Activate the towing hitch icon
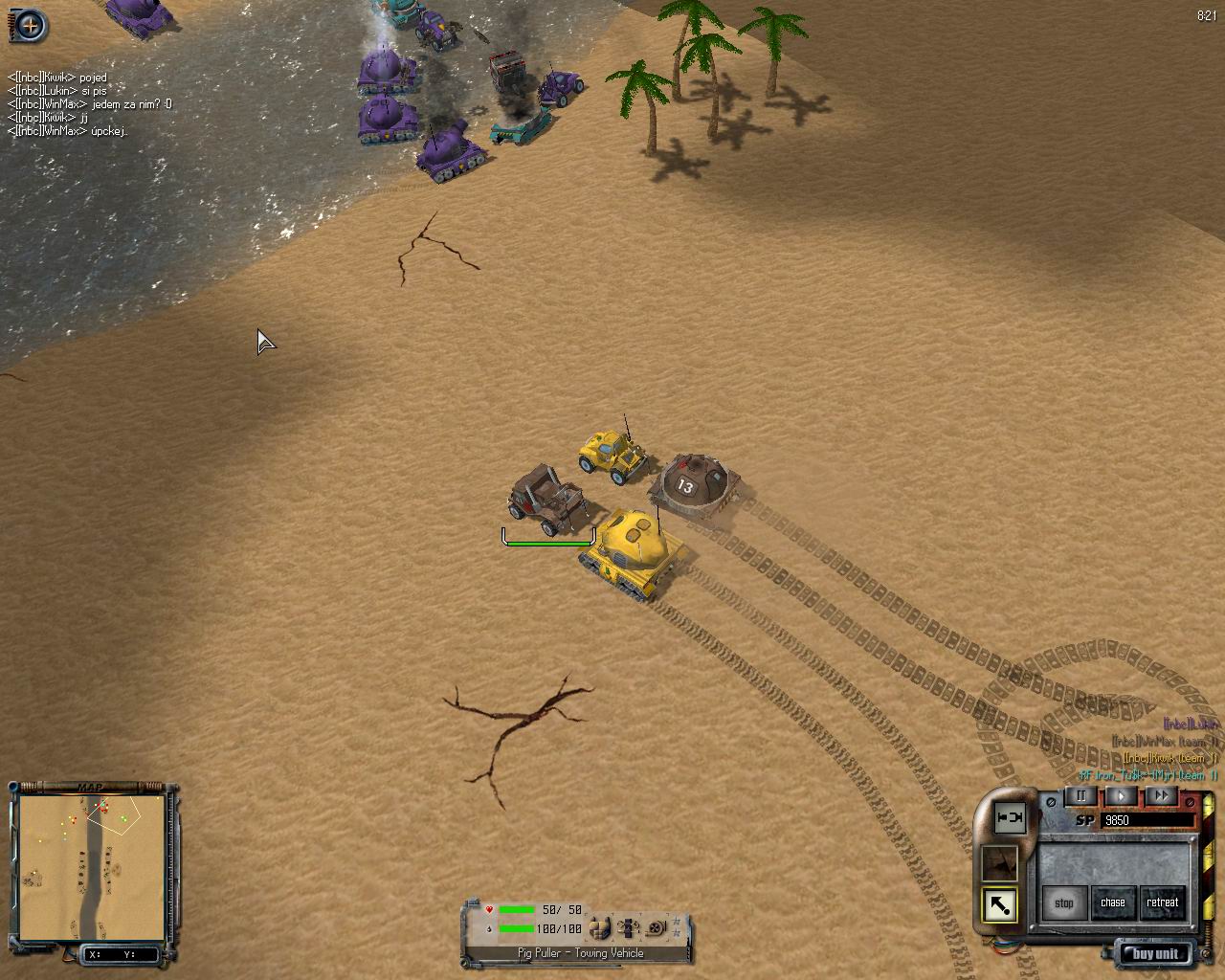 [1009, 818]
